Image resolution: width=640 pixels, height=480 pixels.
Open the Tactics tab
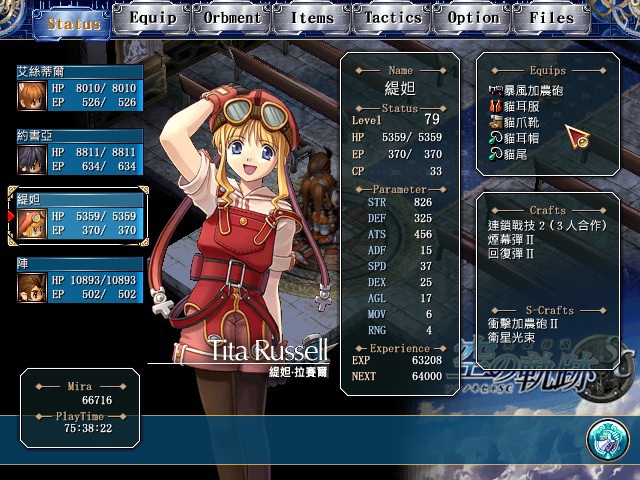point(392,18)
